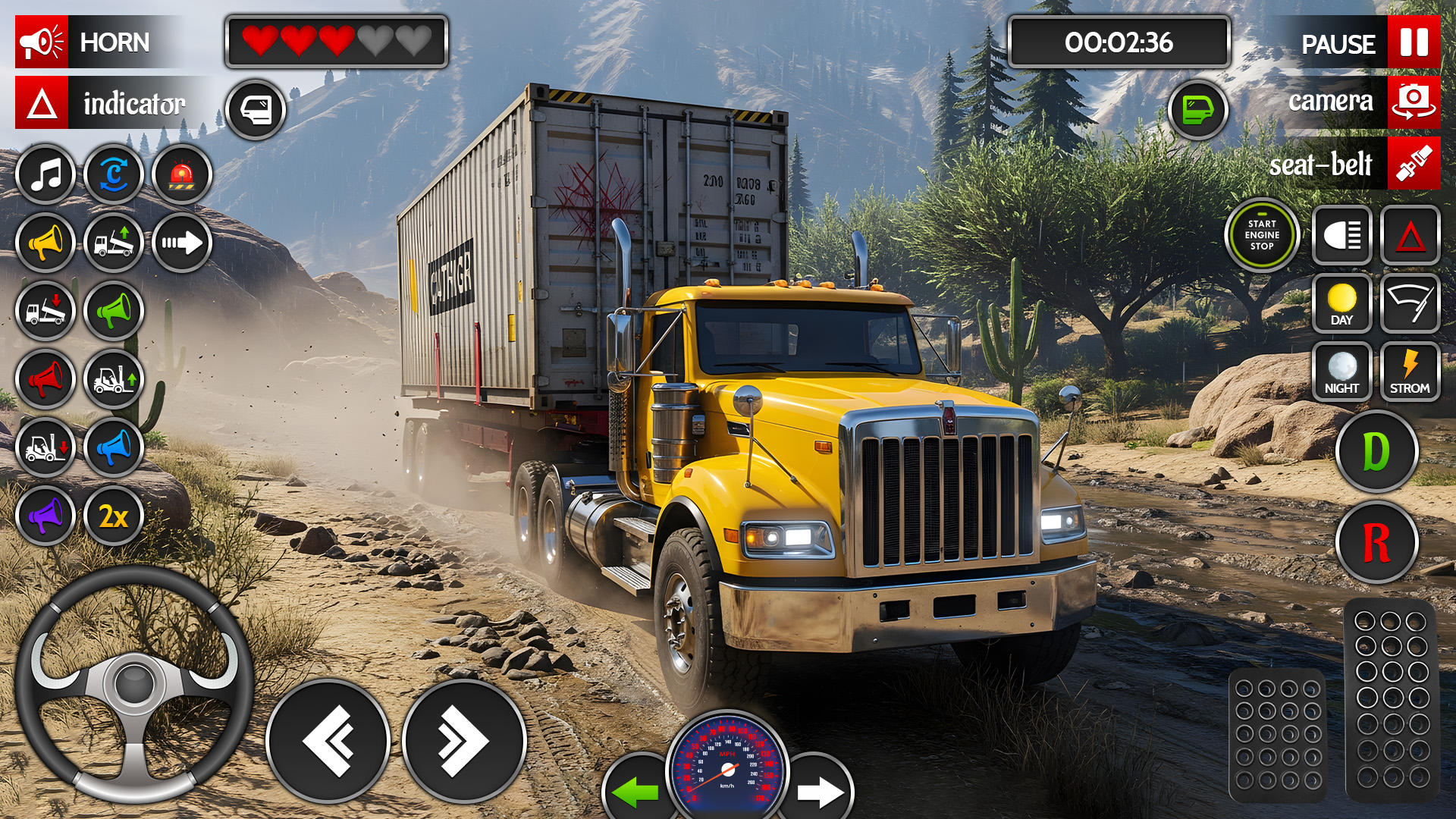Steer right with double-chevron button
This screenshot has width=1456, height=819.
pyautogui.click(x=464, y=741)
